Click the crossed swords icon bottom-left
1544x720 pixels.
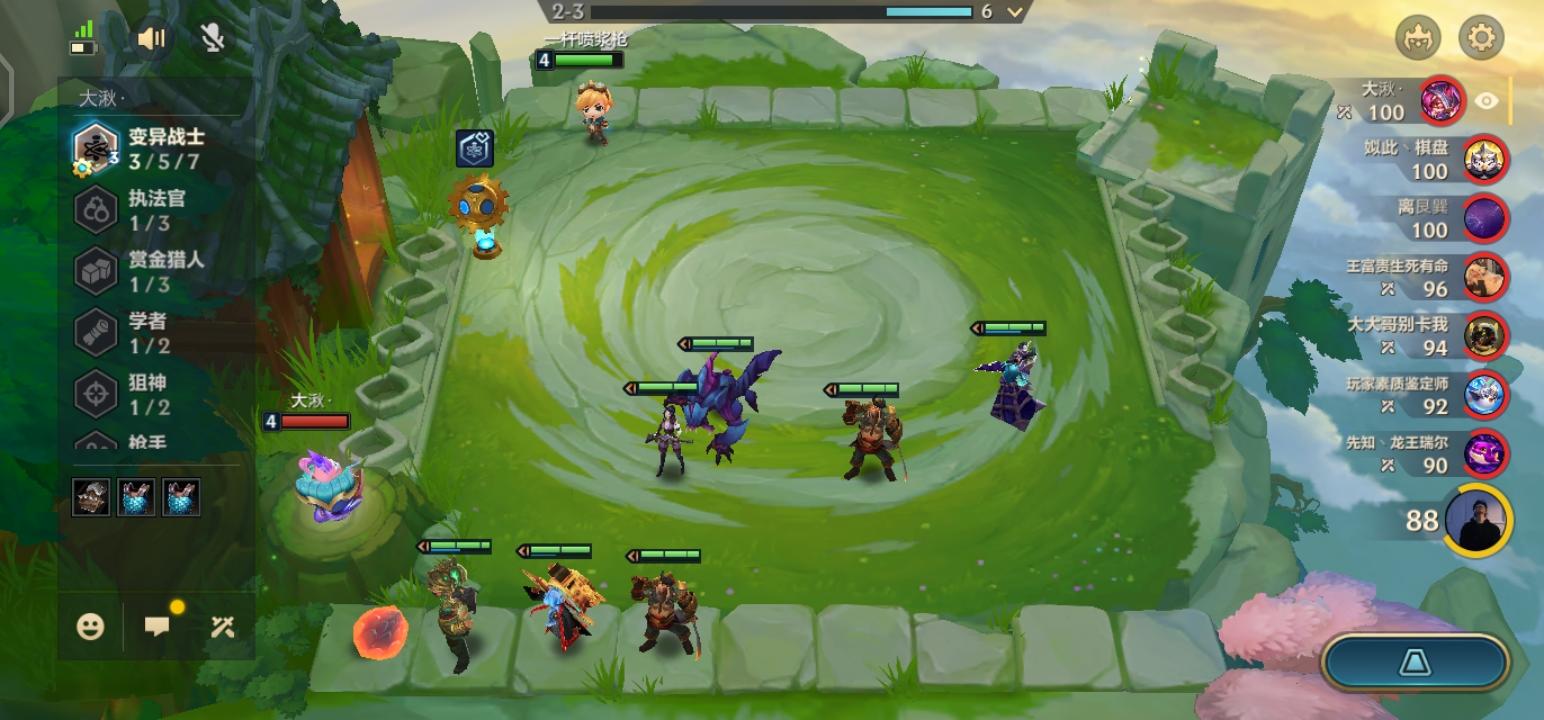pos(222,627)
